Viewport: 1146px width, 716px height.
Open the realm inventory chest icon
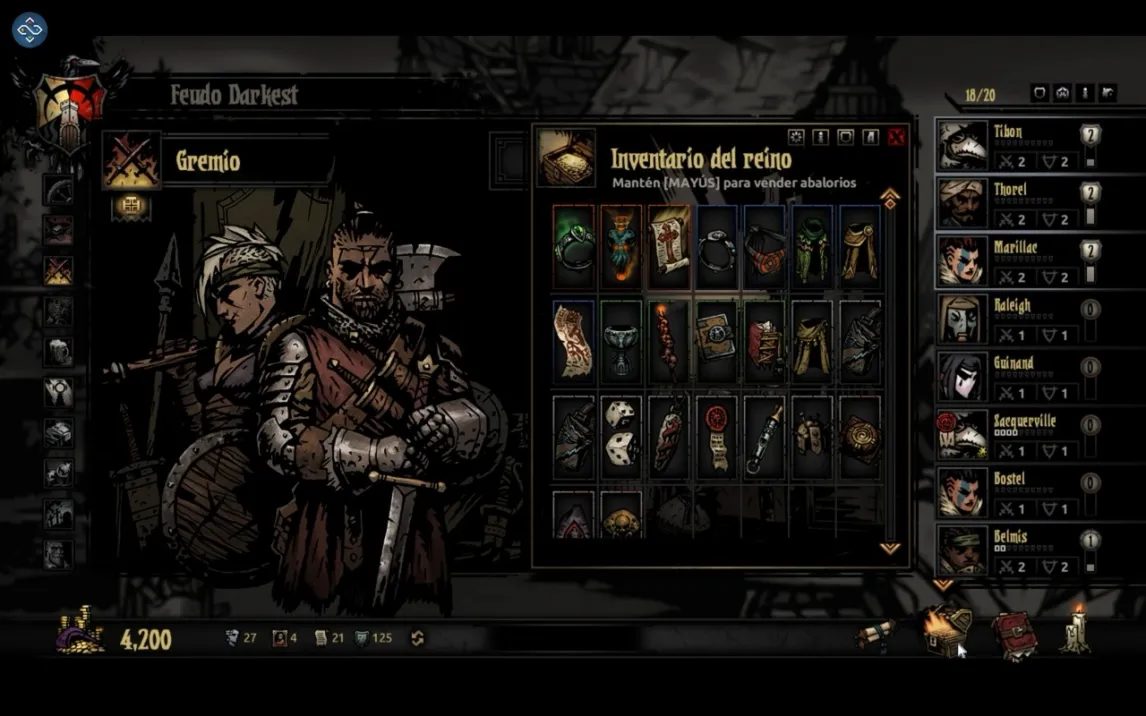click(x=946, y=633)
